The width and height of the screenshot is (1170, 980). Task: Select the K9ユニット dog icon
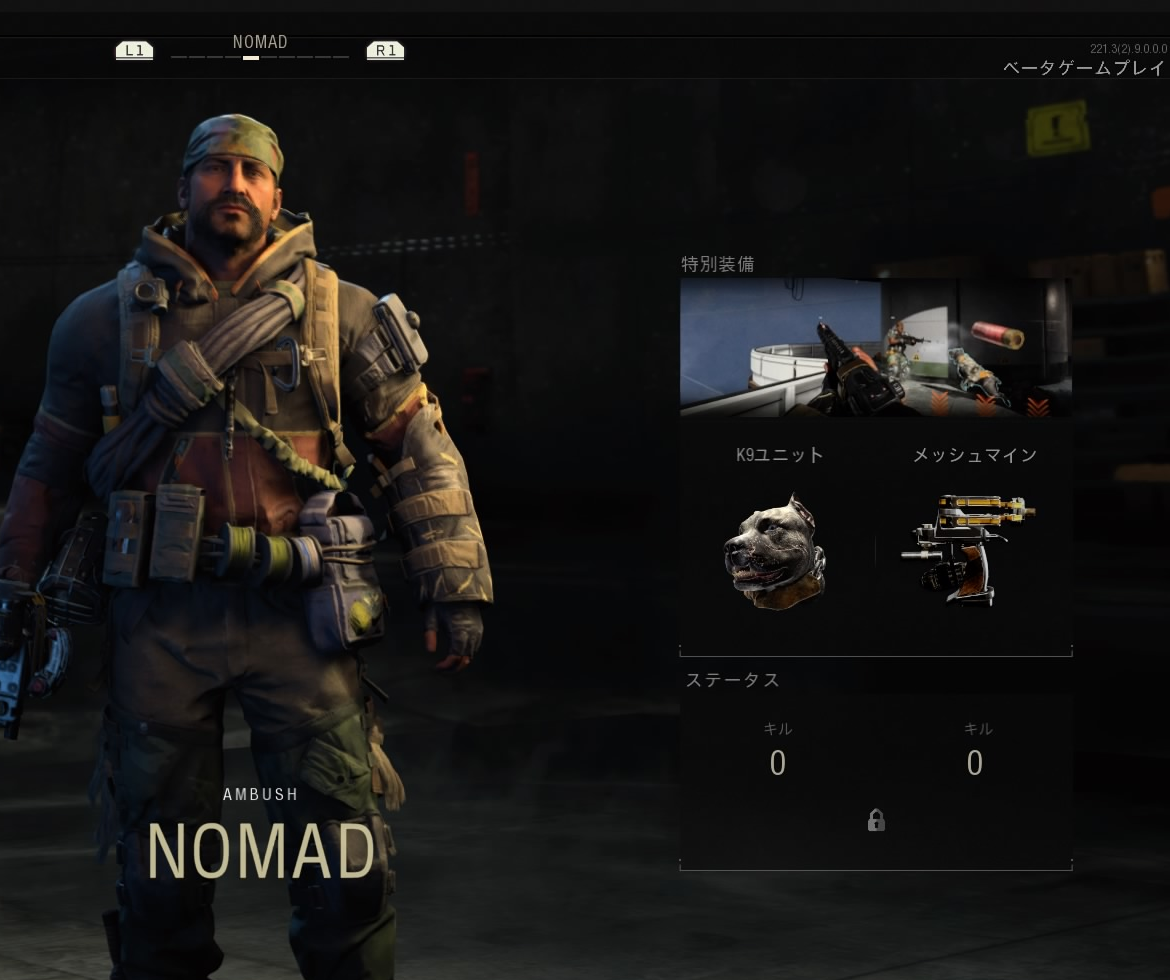(x=777, y=551)
